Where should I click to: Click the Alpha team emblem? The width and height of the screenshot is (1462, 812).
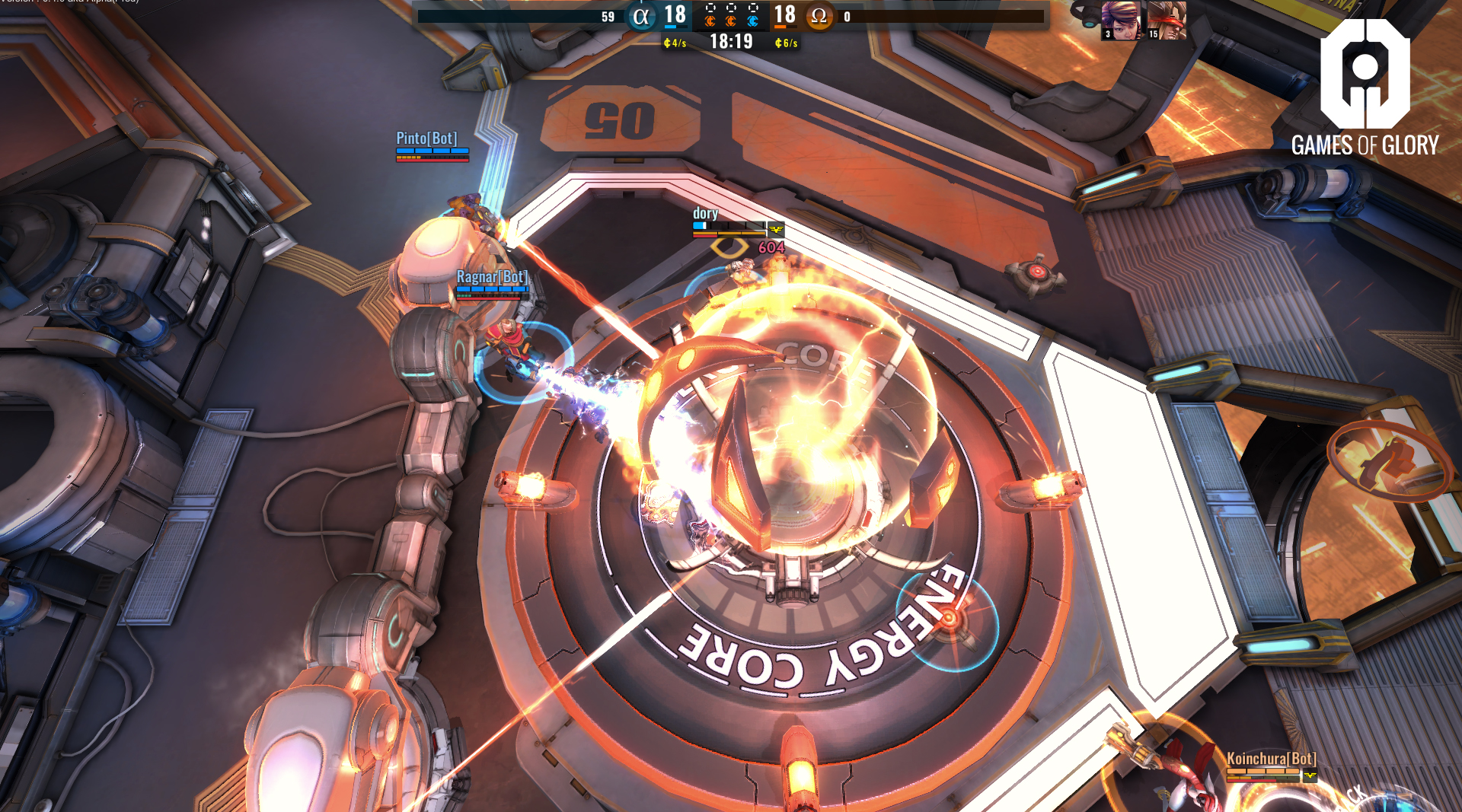coord(641,17)
